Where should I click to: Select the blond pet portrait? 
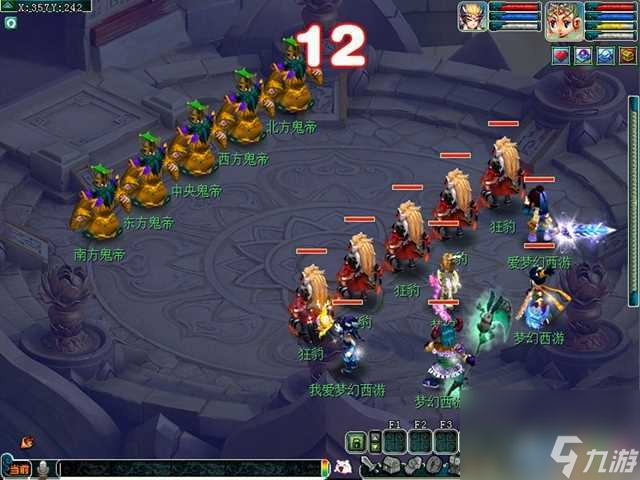click(x=471, y=17)
